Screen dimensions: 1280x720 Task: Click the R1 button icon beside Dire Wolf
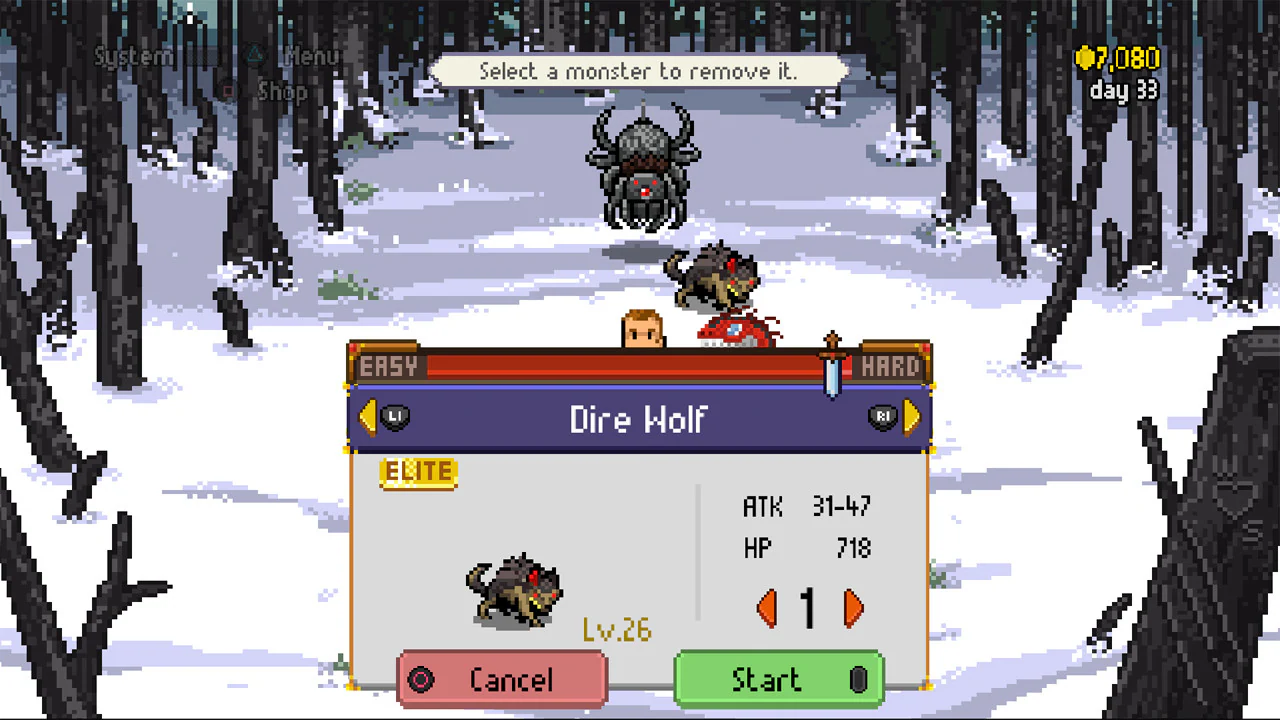(884, 418)
